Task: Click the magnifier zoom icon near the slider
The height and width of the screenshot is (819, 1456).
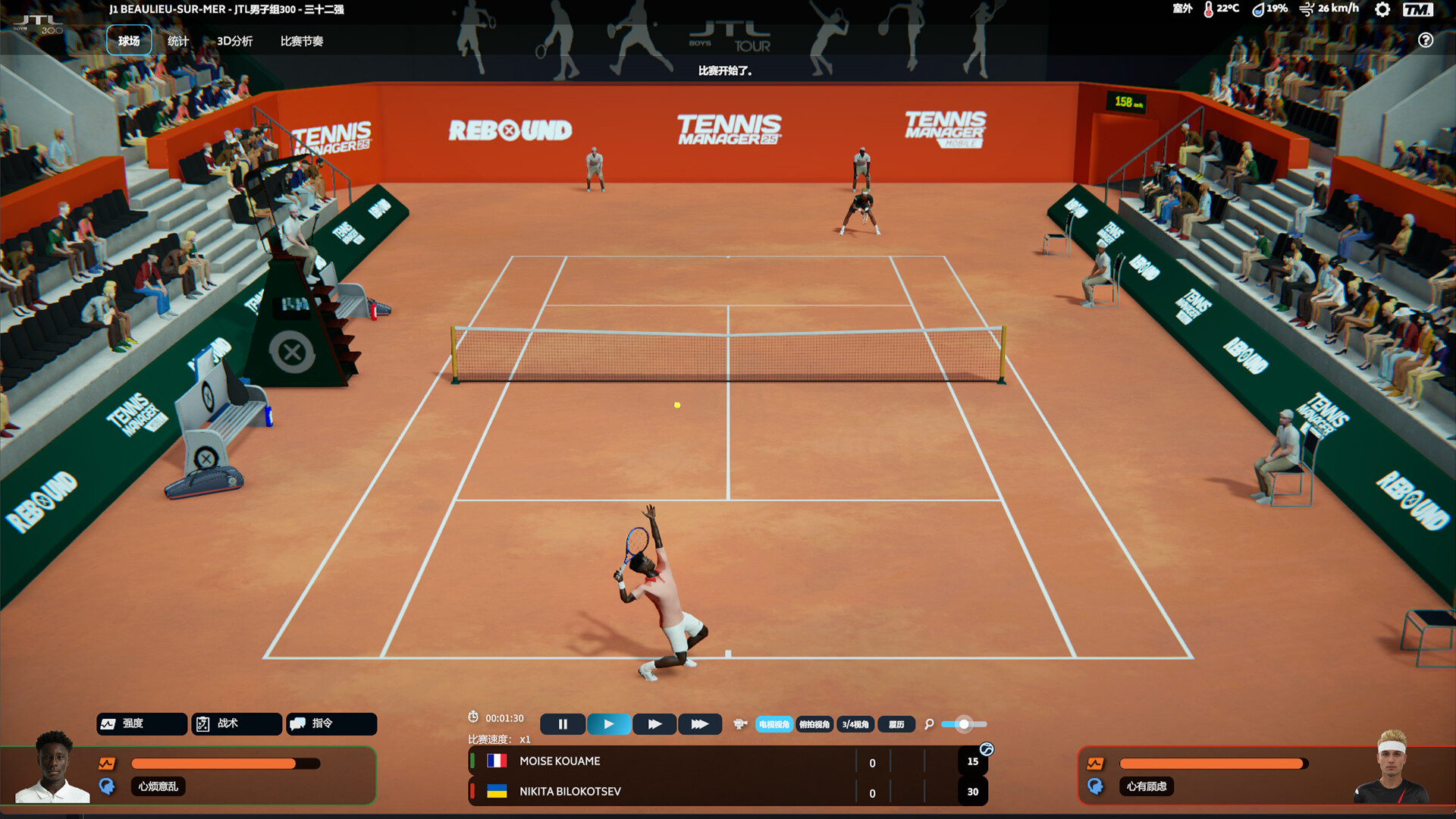Action: click(x=928, y=724)
